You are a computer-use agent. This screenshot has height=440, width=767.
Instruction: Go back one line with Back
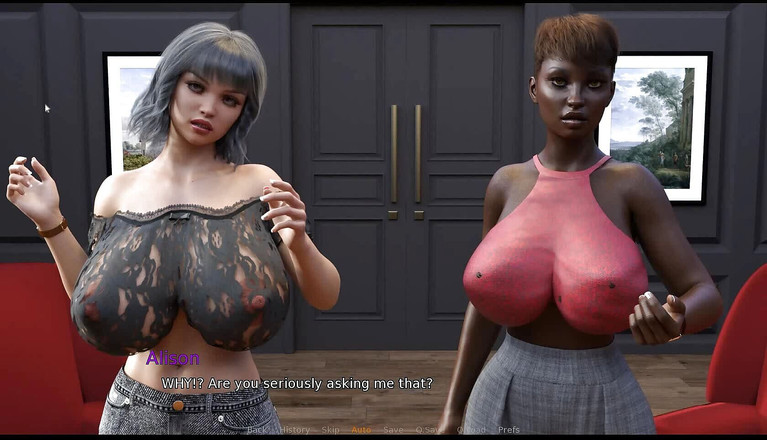point(258,430)
